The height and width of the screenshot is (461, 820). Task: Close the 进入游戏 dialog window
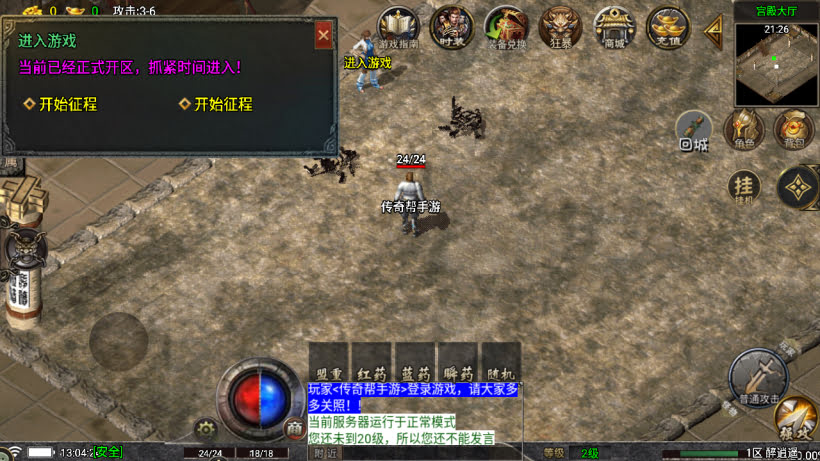coord(323,35)
